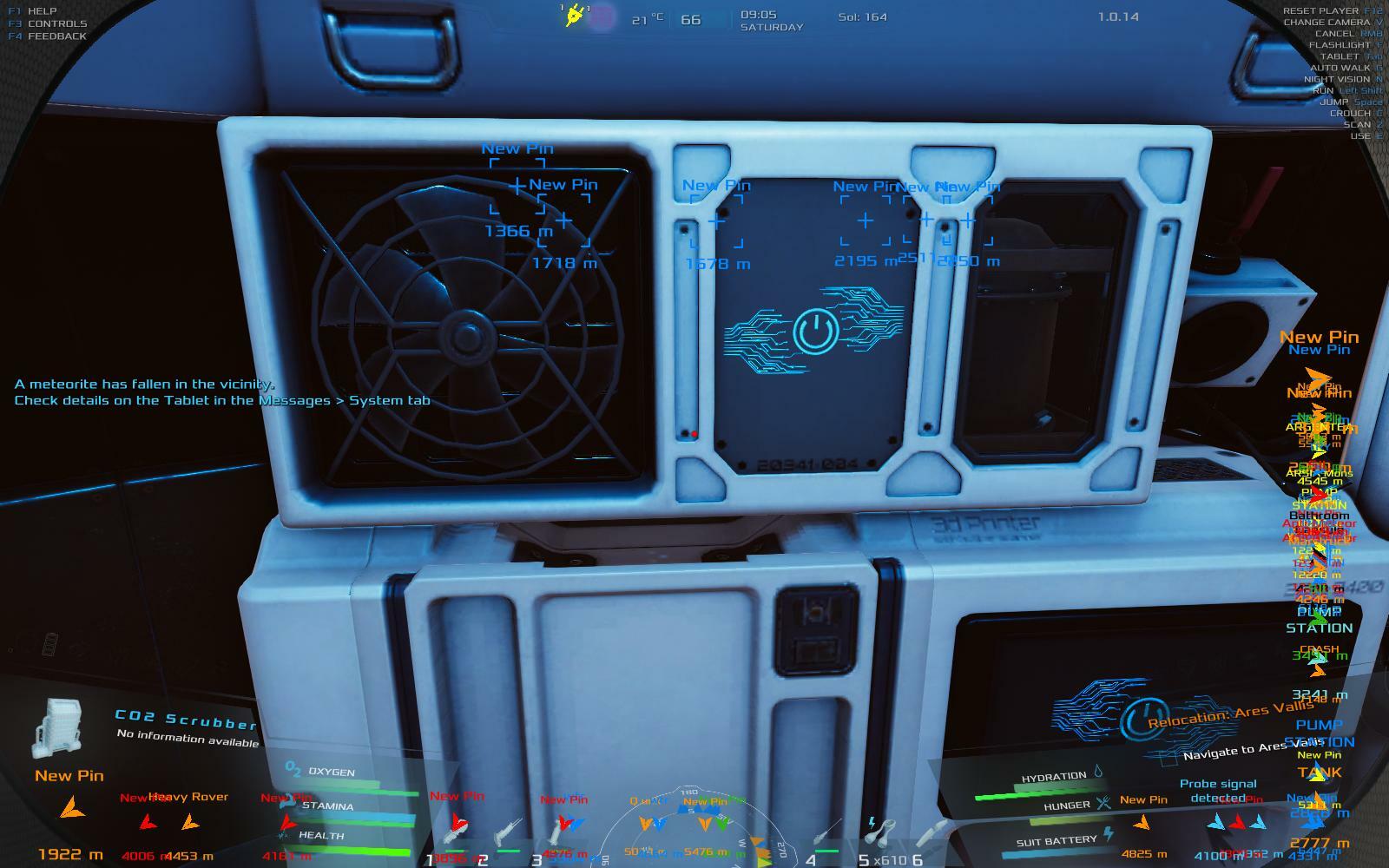Select hotbar slot 6 tool
Image resolution: width=1389 pixels, height=868 pixels.
933,834
